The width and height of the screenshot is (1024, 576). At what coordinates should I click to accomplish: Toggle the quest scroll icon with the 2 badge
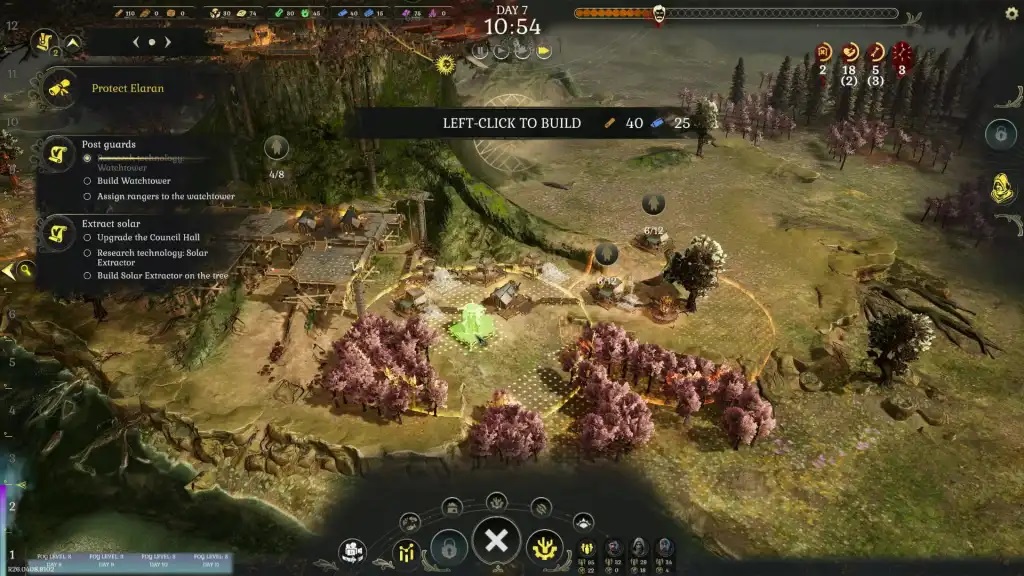click(45, 42)
